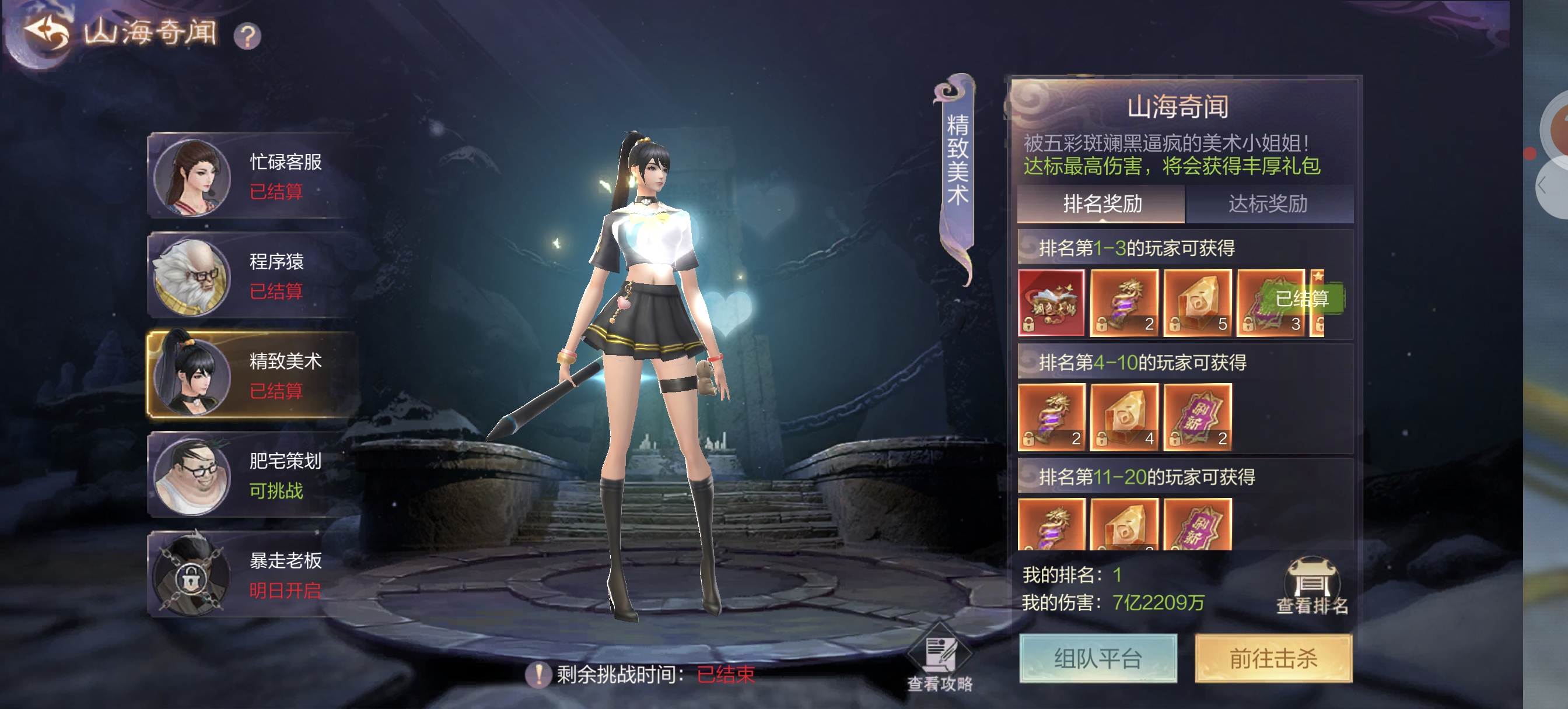1568x709 pixels.
Task: Inspect the purple 刷新 ticket in rank 4-10 rewards
Action: tap(1198, 417)
